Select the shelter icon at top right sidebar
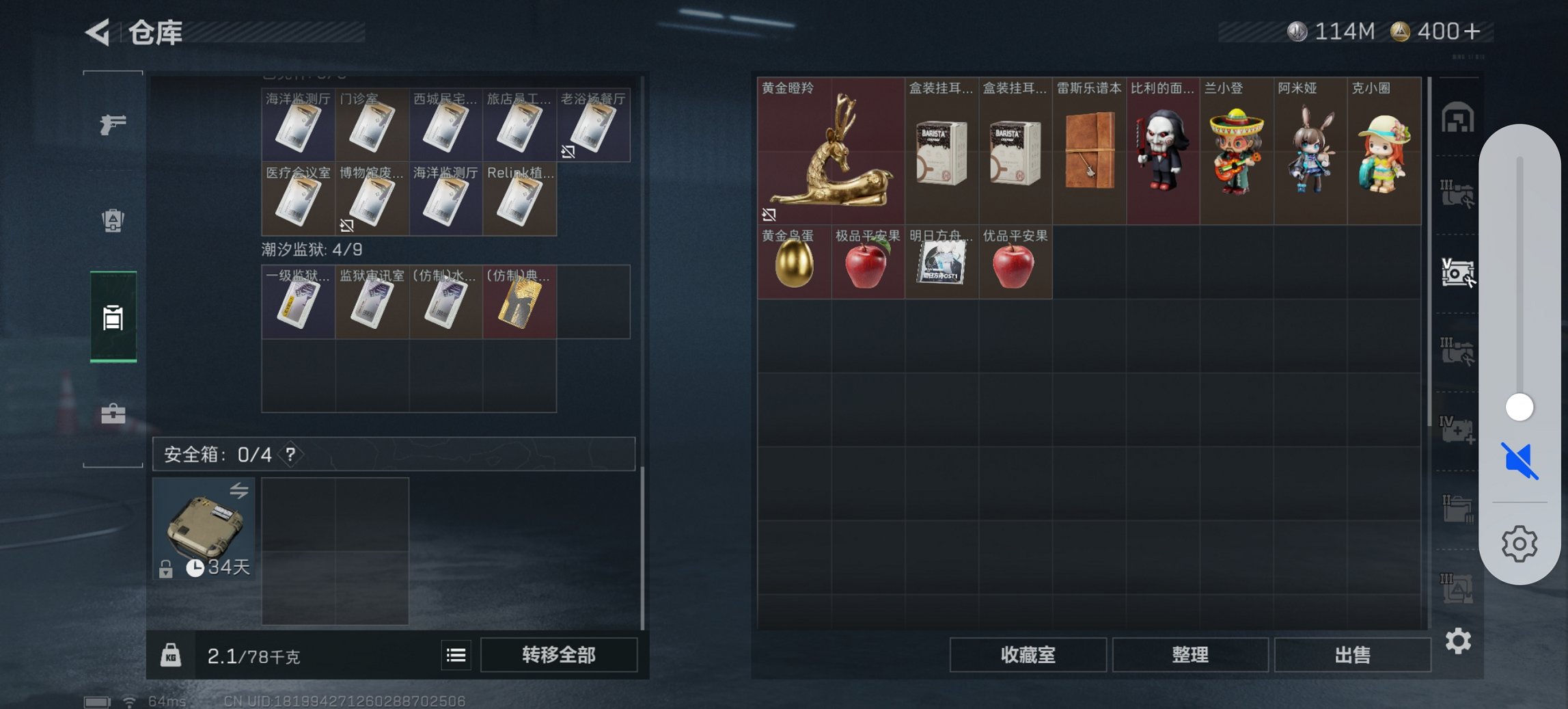The height and width of the screenshot is (709, 1568). [x=1458, y=116]
